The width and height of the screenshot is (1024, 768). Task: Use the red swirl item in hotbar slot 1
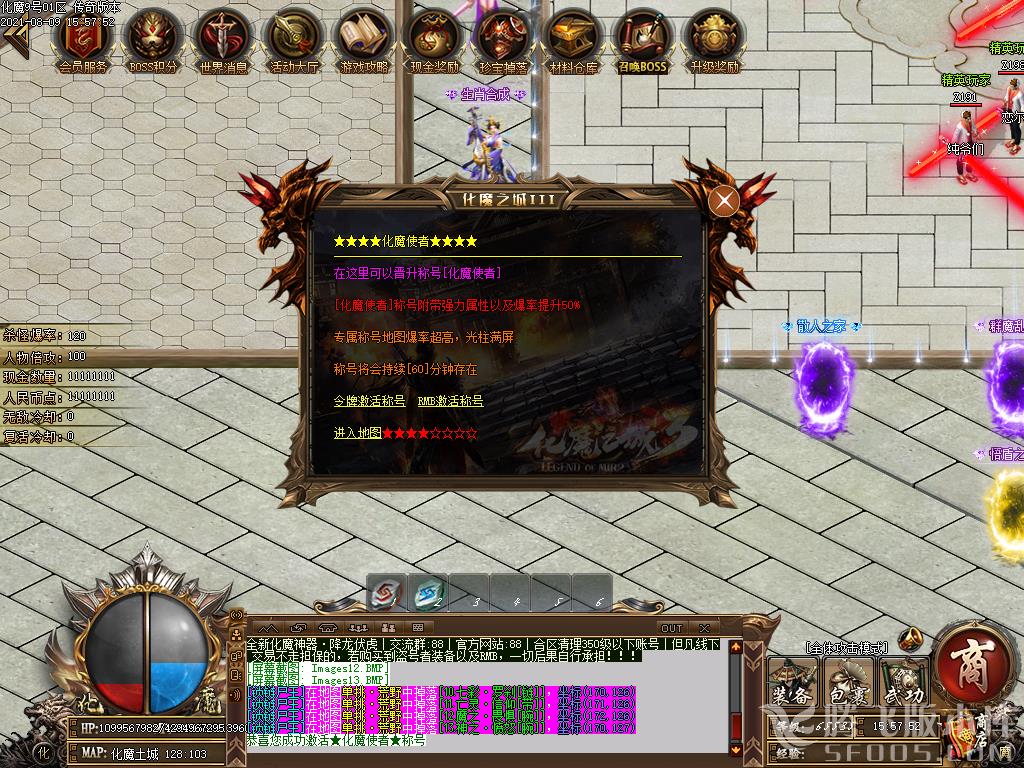[x=384, y=594]
